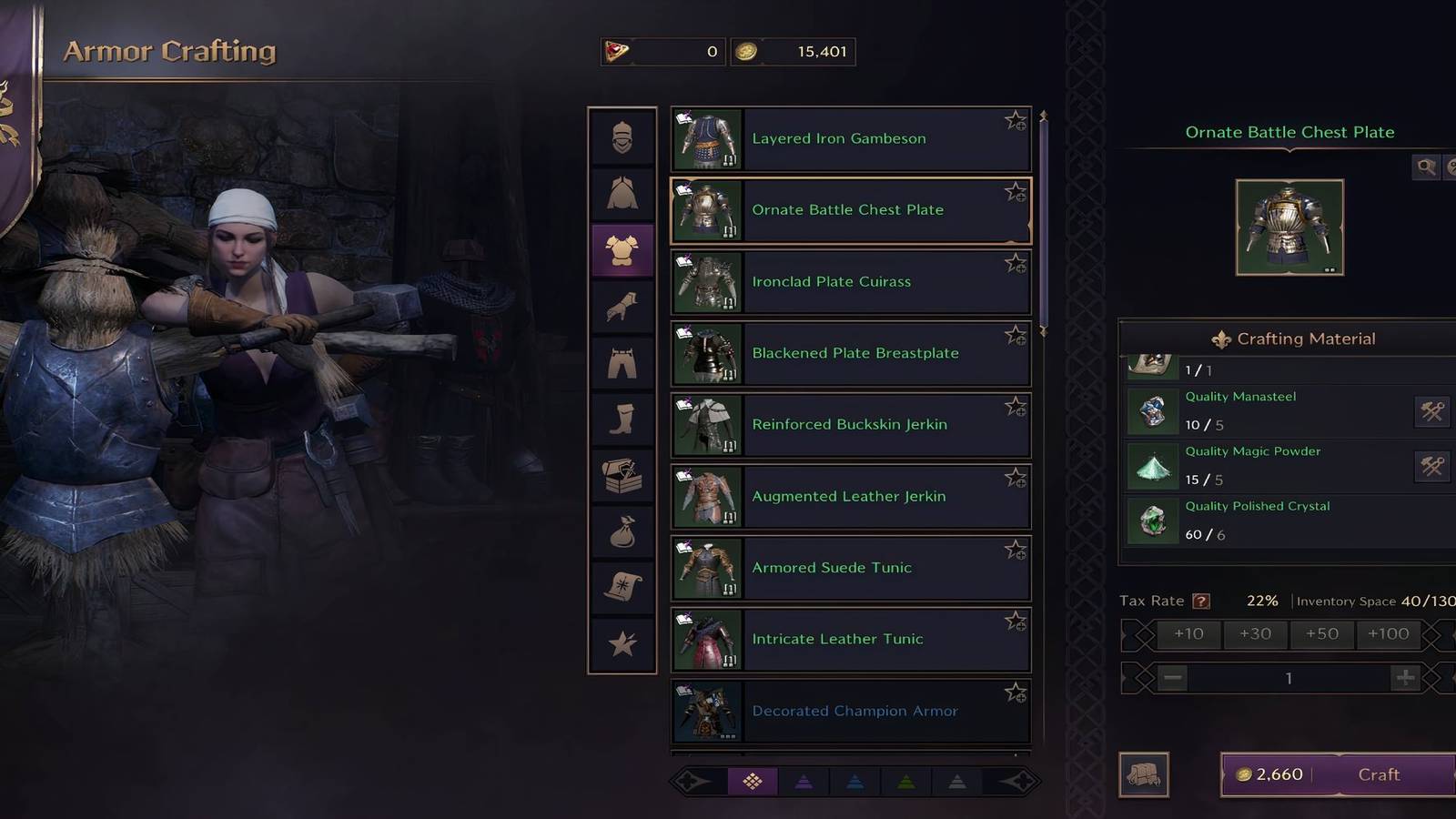Increase craft amount with the plus stepper
Image resolution: width=1456 pixels, height=819 pixels.
(1407, 678)
